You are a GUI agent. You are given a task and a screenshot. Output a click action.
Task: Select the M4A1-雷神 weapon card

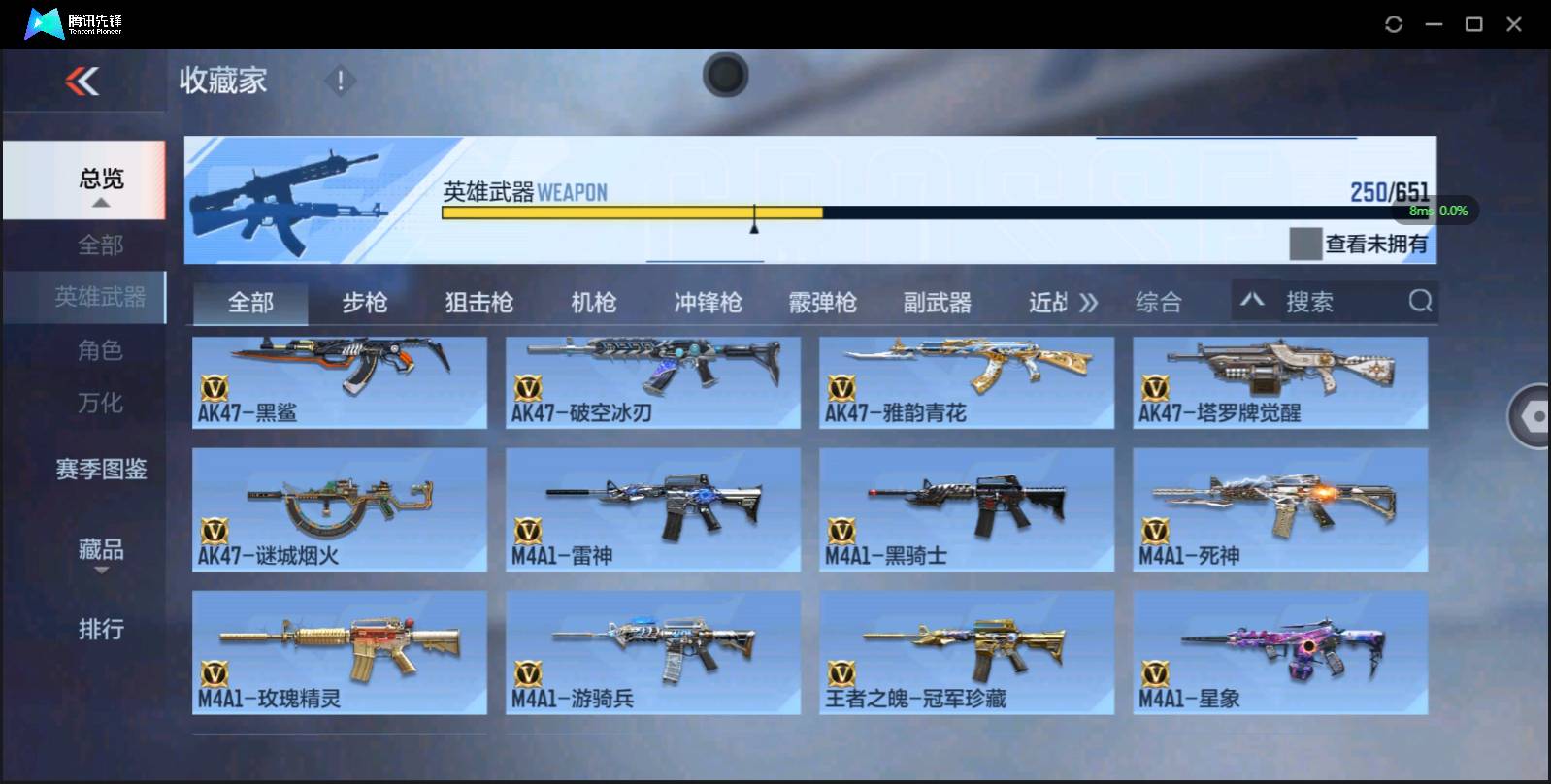(x=653, y=509)
